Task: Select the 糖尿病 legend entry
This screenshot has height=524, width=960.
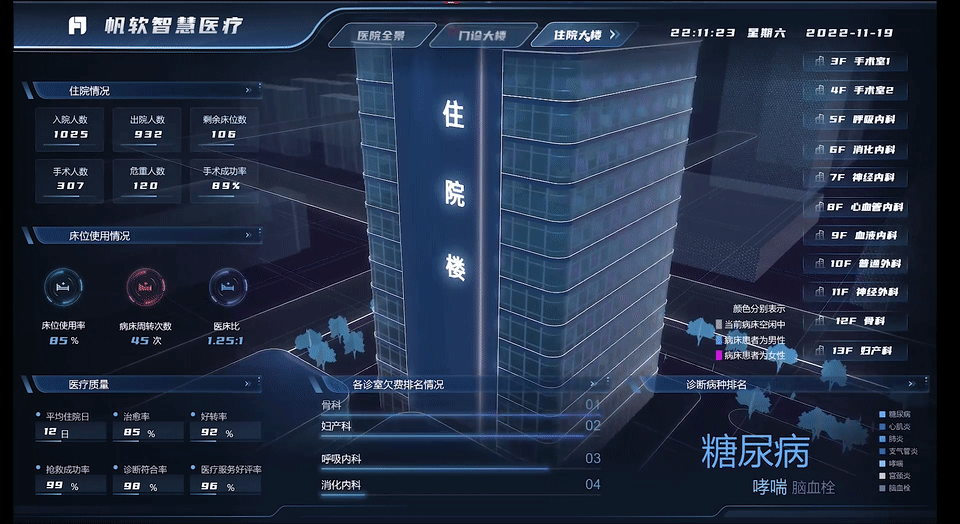Action: [898, 413]
